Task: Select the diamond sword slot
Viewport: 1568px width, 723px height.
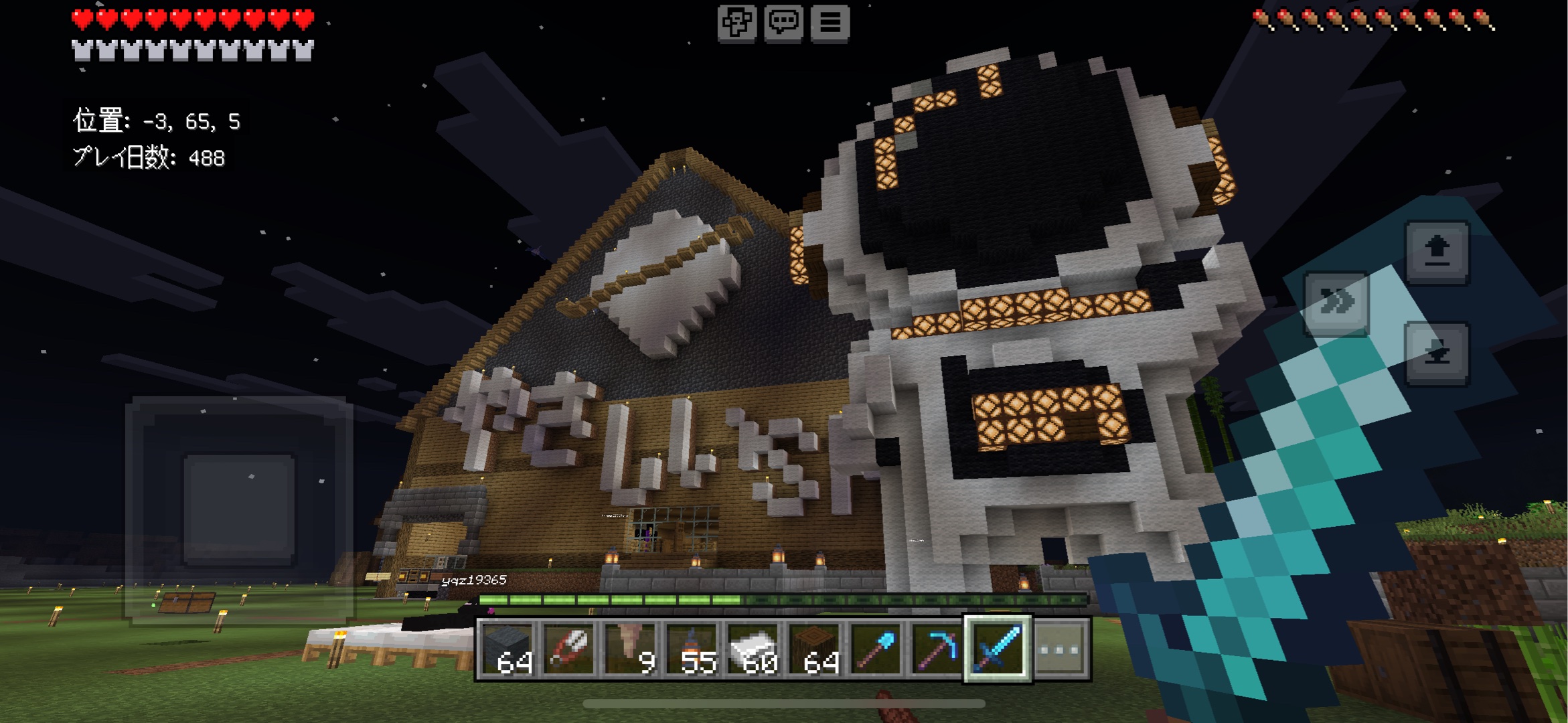Action: pyautogui.click(x=998, y=648)
